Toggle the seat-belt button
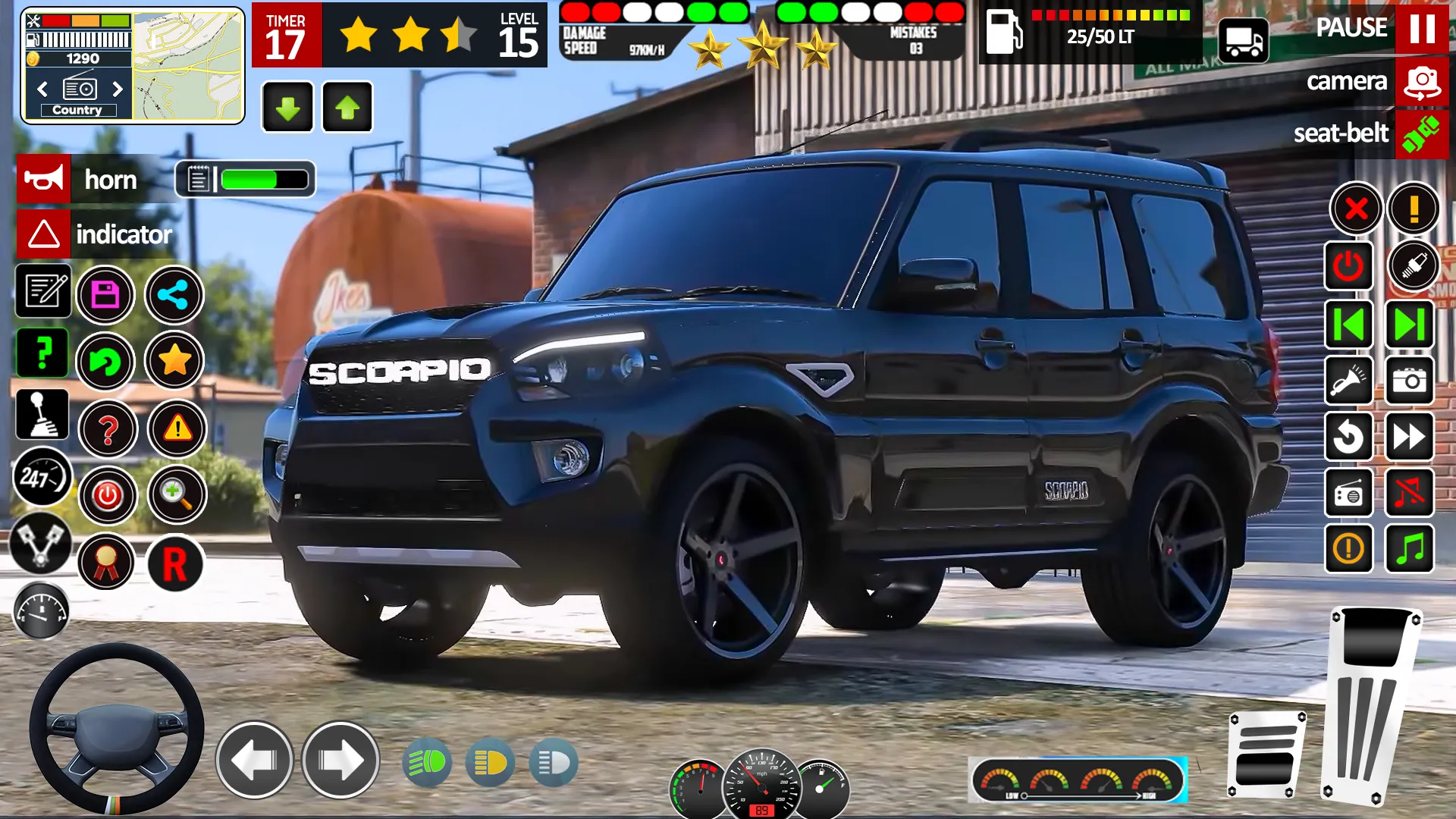 point(1421,133)
